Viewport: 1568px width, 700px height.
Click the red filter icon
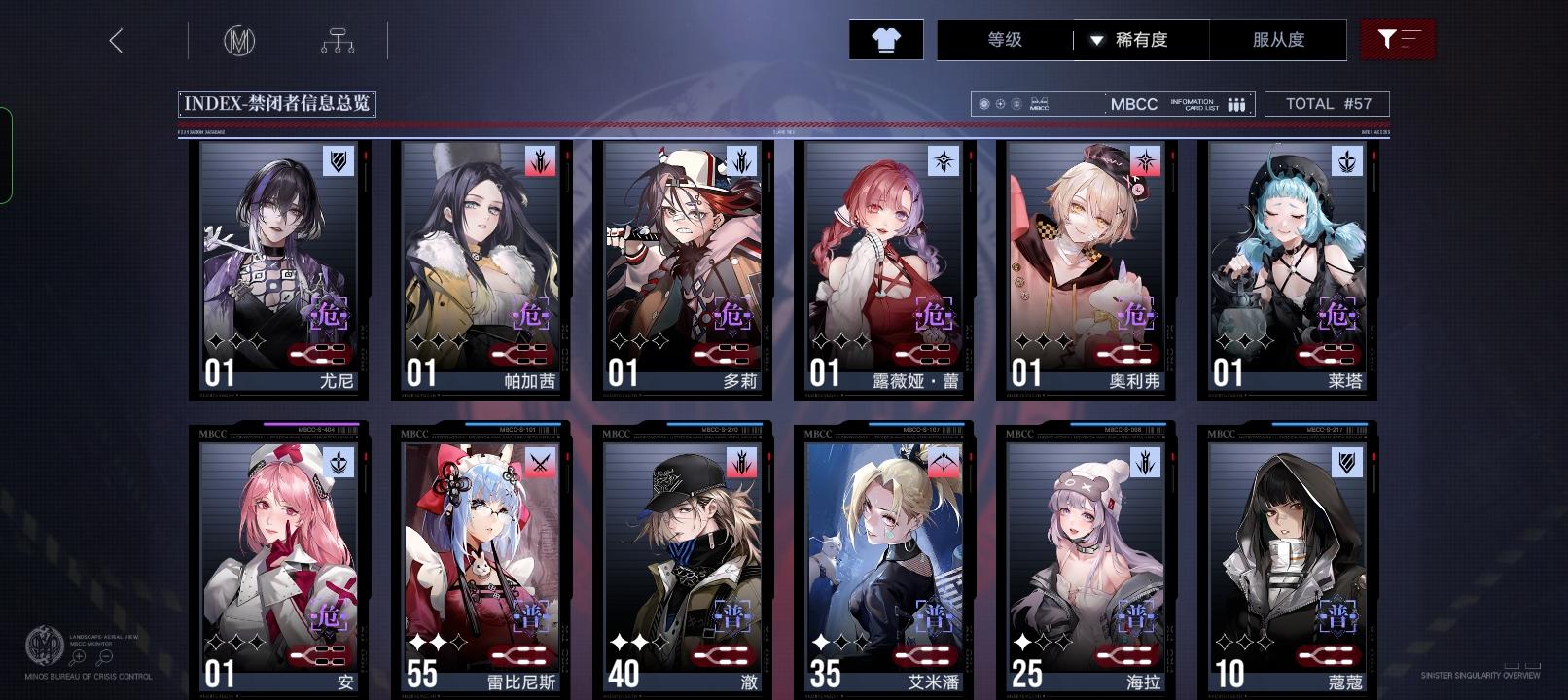pos(1399,39)
